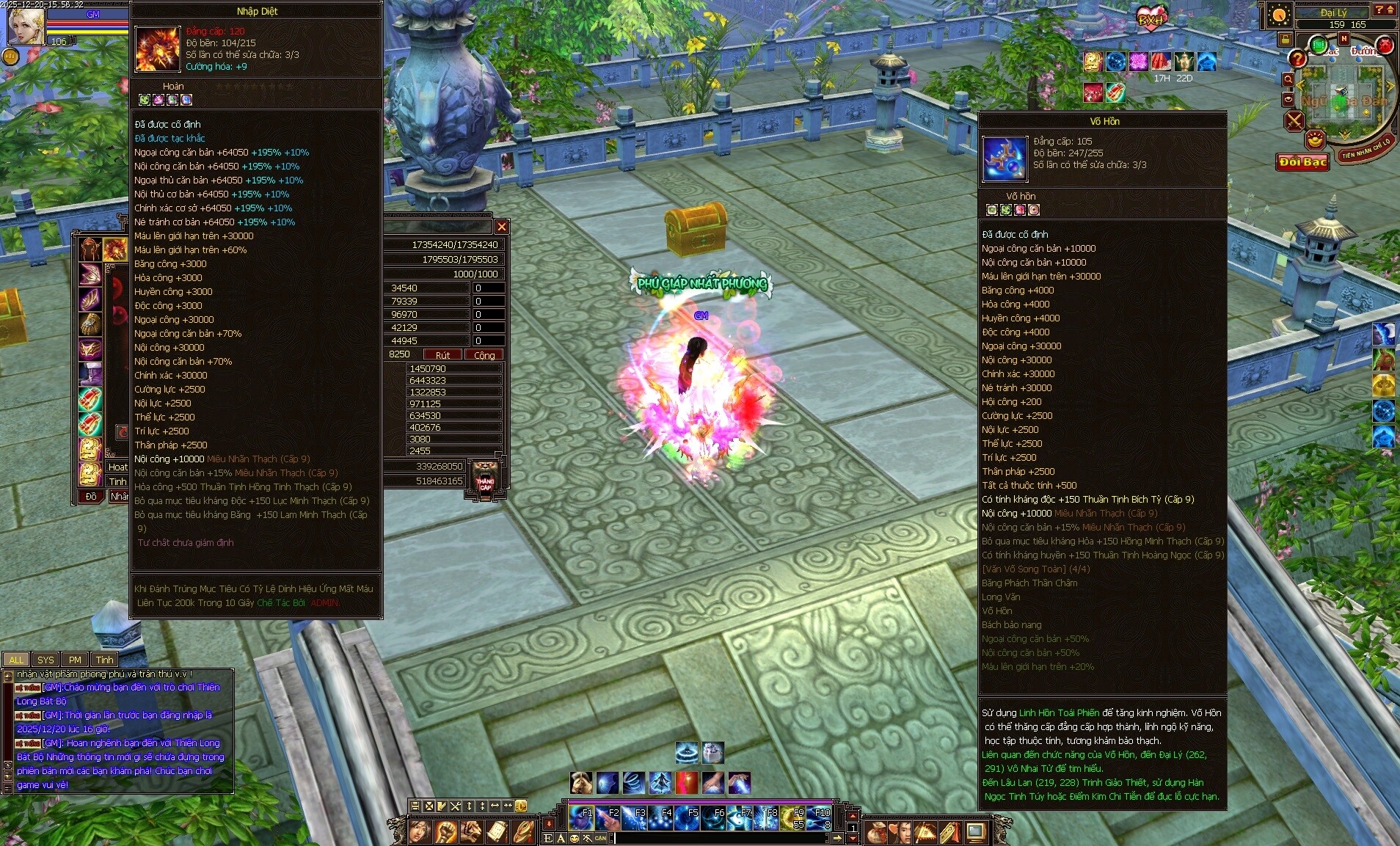Switch to the PM chat tab
The height and width of the screenshot is (846, 1400).
pyautogui.click(x=75, y=660)
